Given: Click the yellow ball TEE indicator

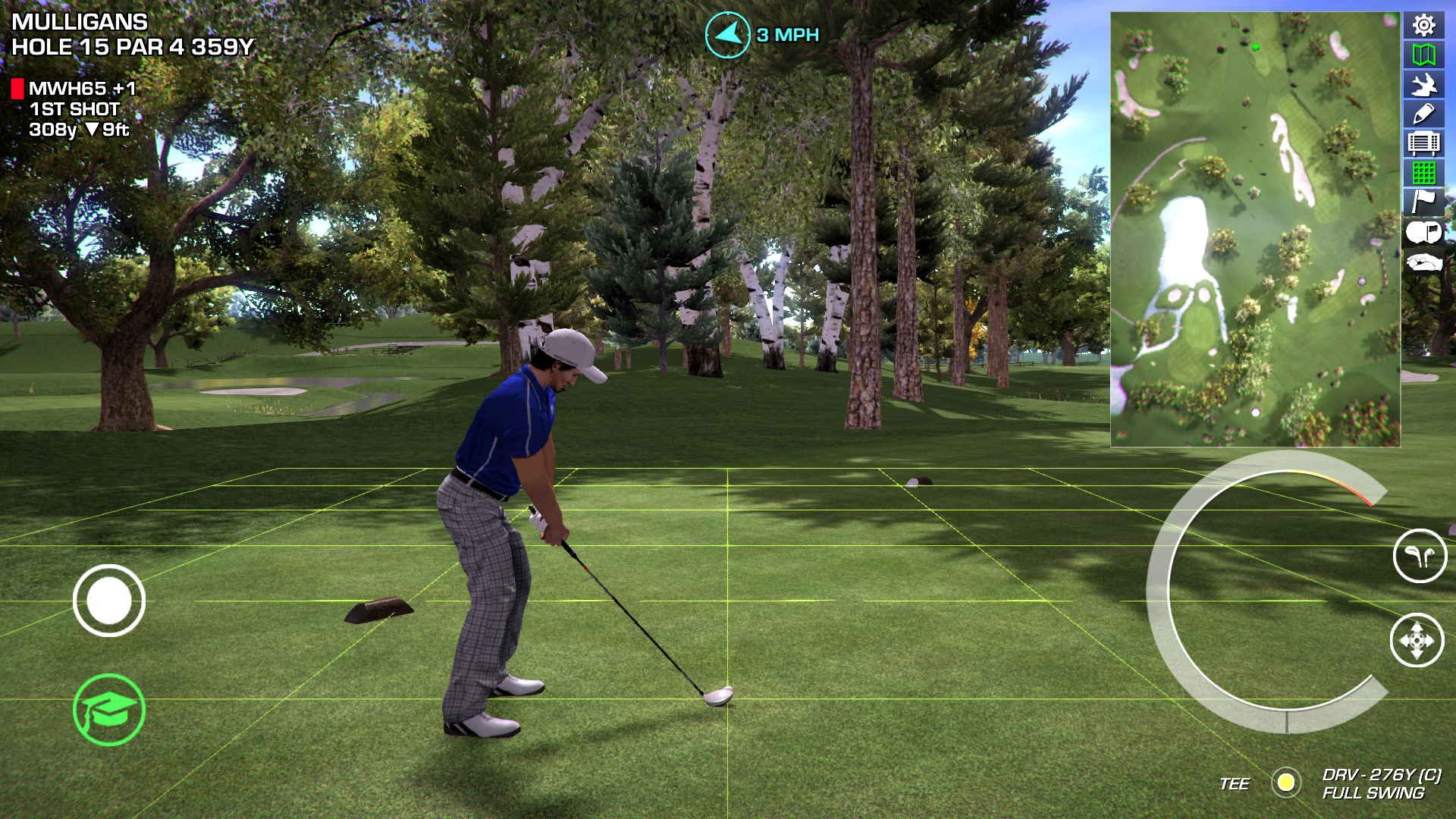Looking at the screenshot, I should pos(1285,782).
